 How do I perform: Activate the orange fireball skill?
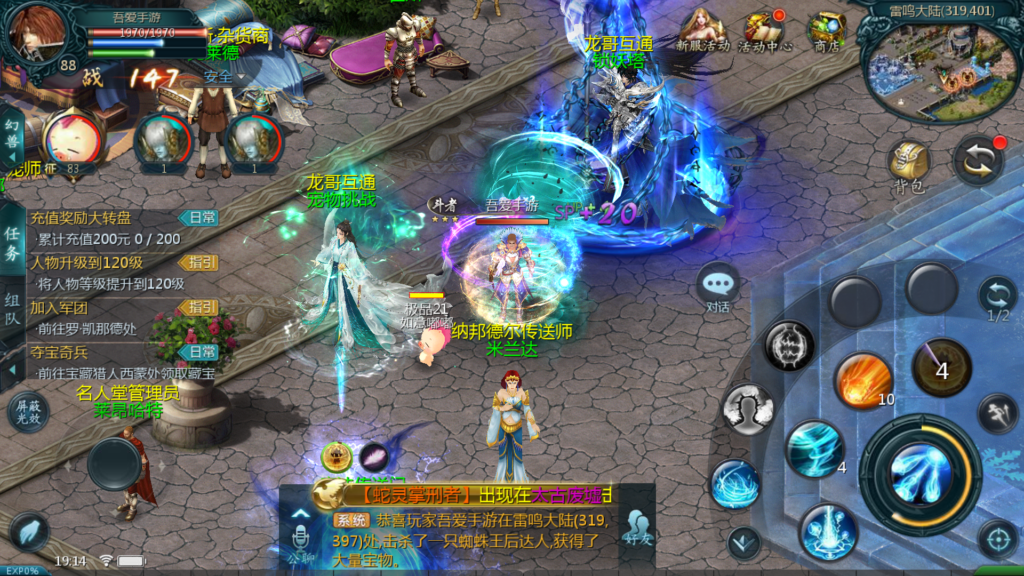(x=862, y=380)
